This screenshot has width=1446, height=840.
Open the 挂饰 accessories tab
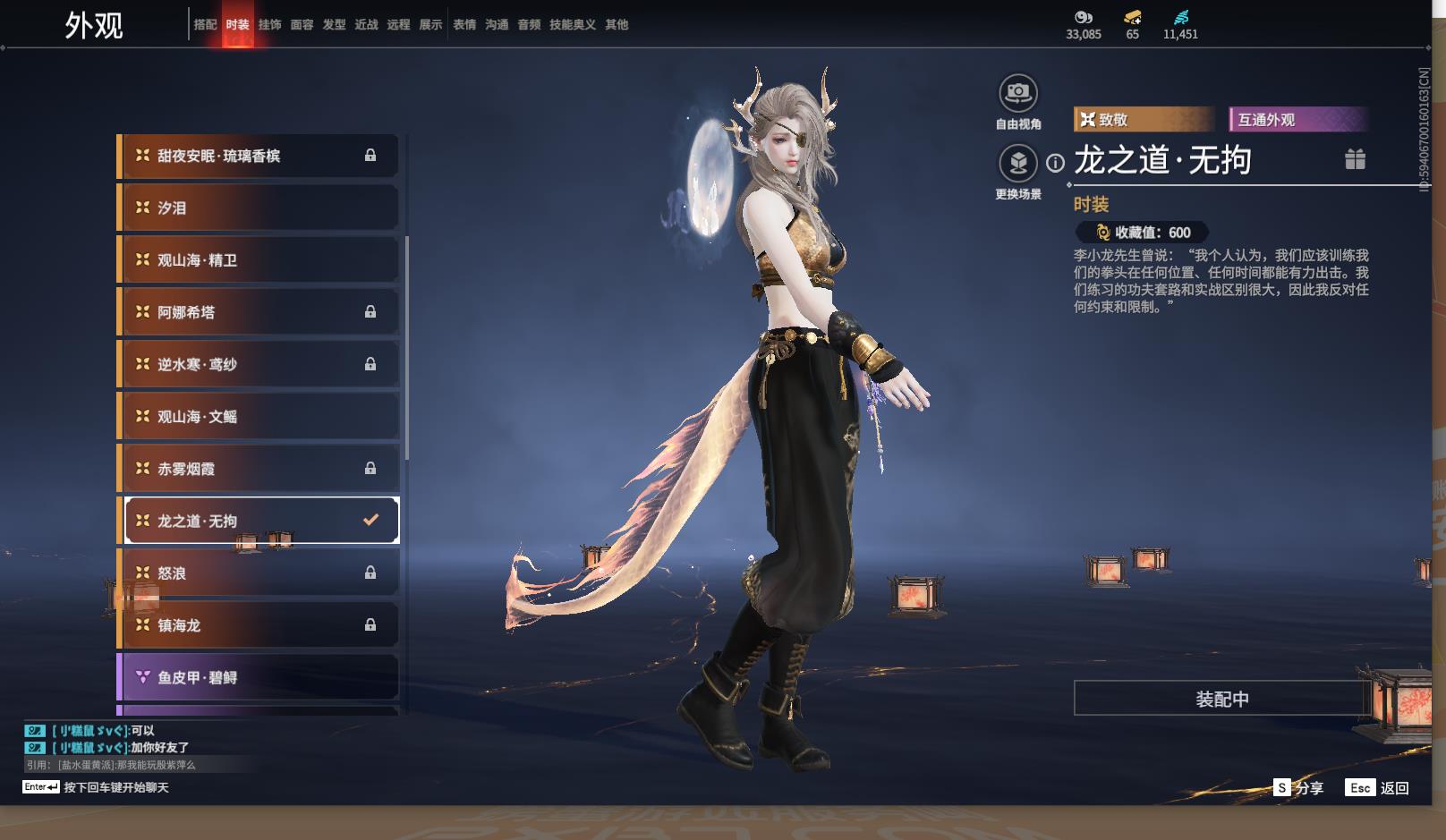coord(269,25)
